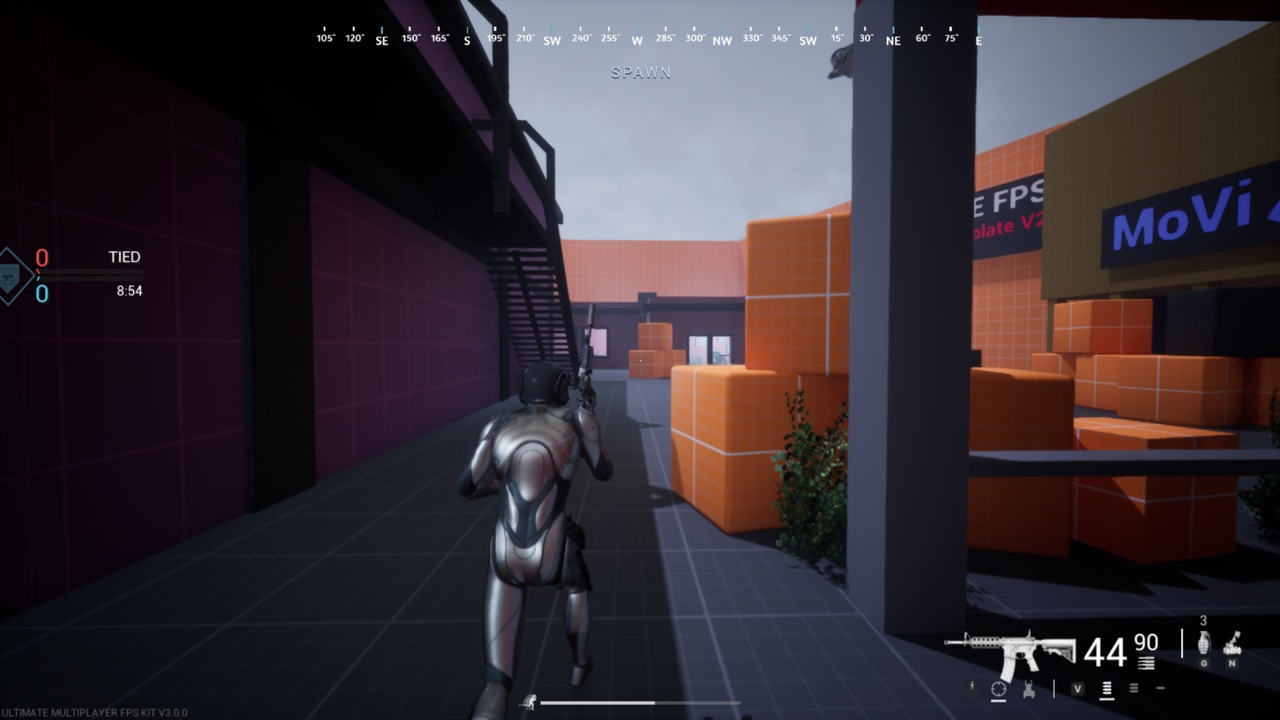Click the SPAWN objective label
The image size is (1280, 720).
pos(642,71)
